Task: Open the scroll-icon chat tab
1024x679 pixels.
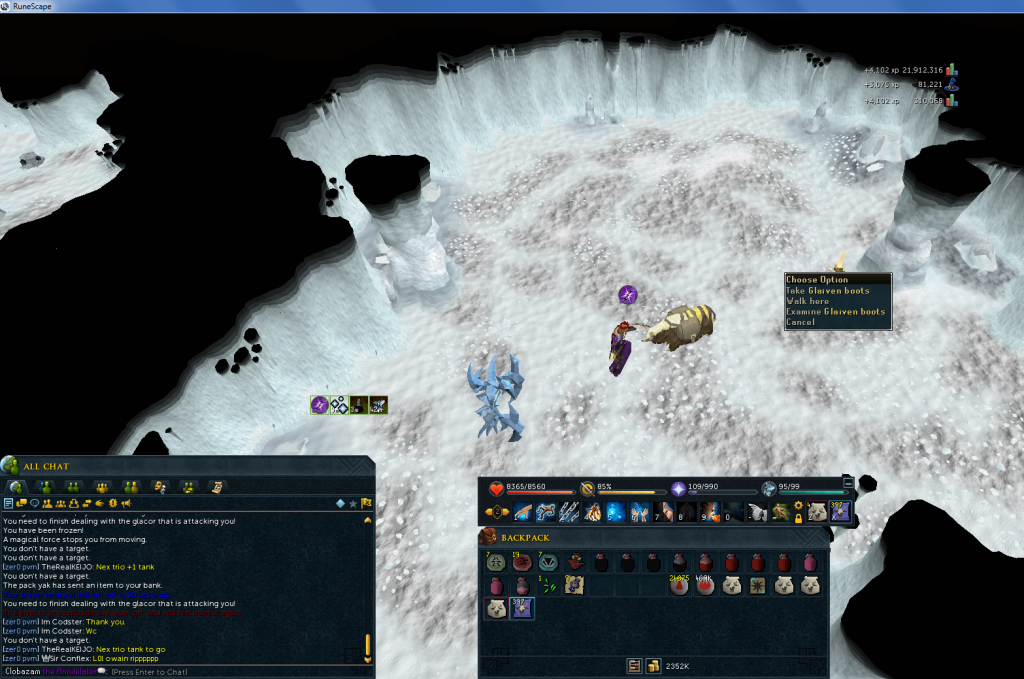Action: click(214, 486)
